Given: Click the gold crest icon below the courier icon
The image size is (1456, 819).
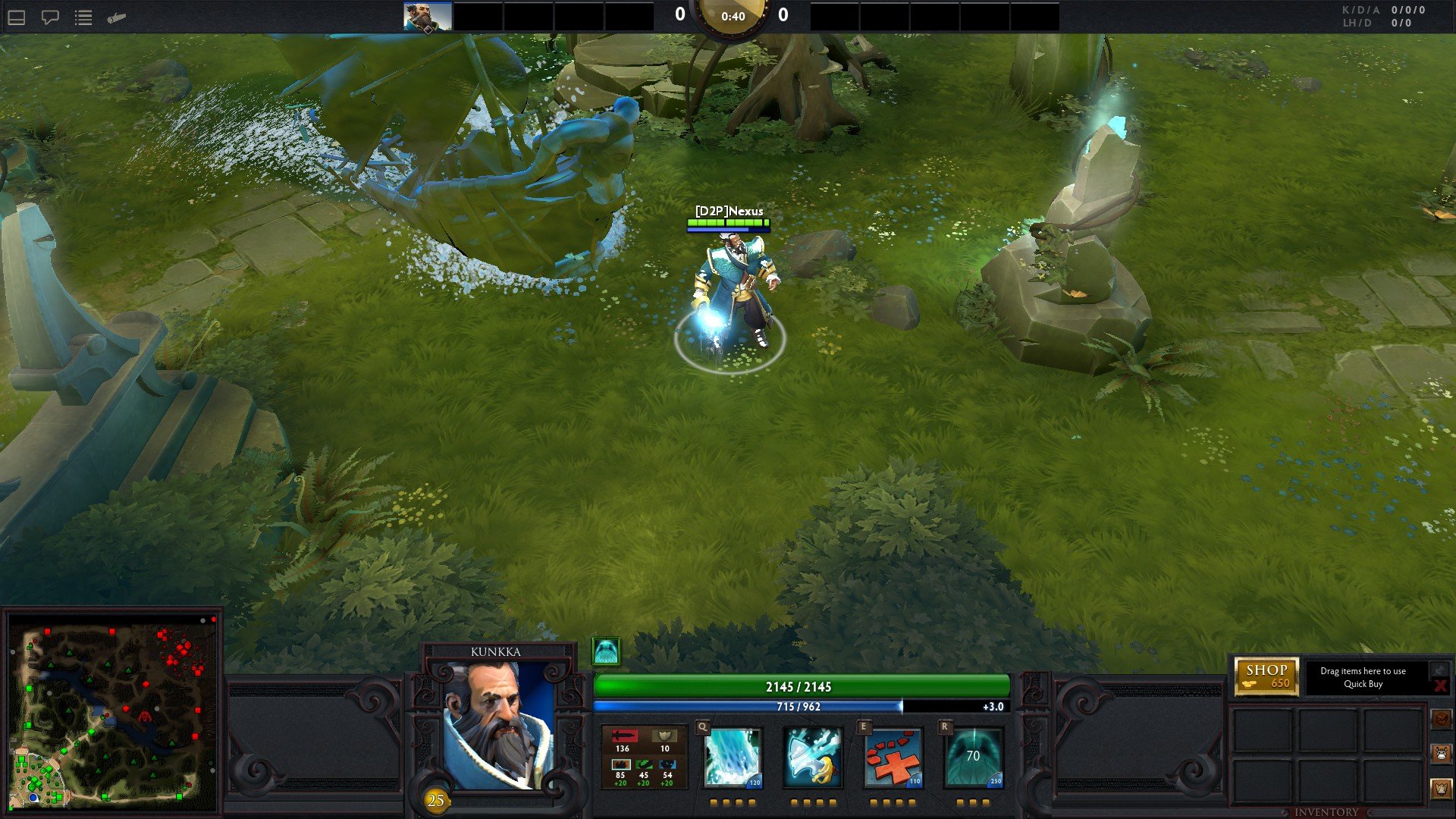Looking at the screenshot, I should point(1442,787).
